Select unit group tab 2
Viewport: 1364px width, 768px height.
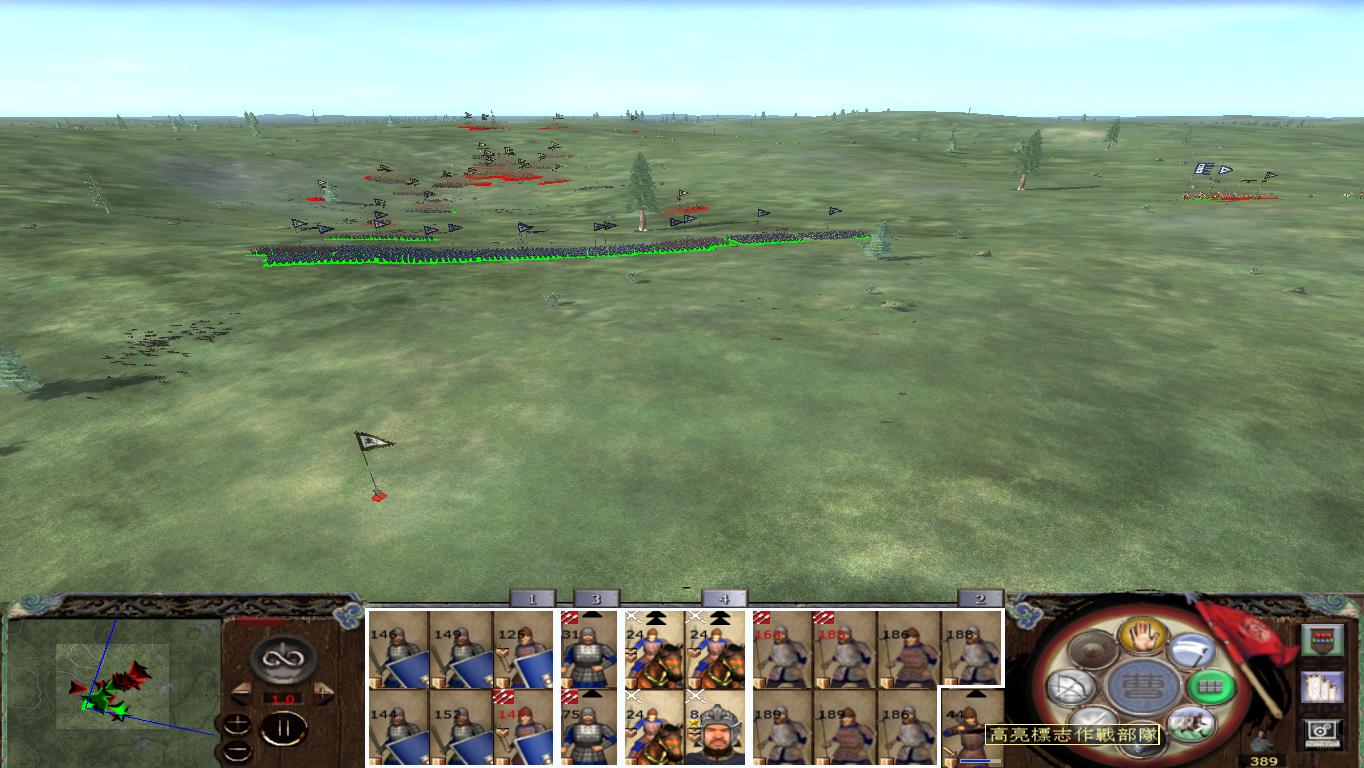[980, 598]
